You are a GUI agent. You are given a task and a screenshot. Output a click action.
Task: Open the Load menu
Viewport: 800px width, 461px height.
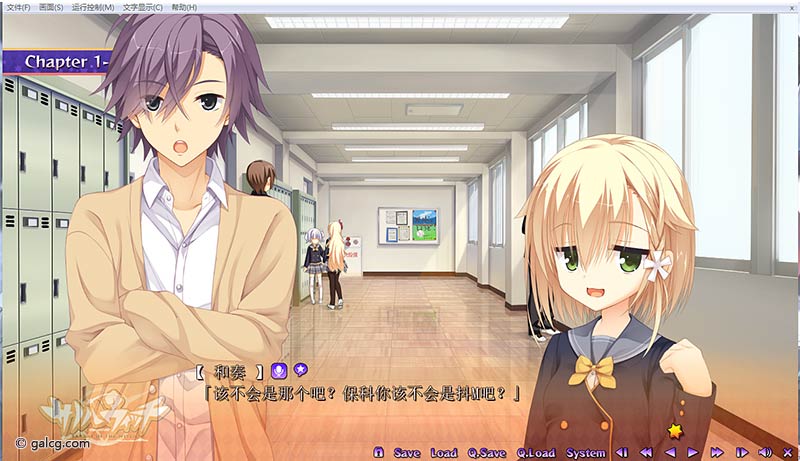(x=443, y=453)
